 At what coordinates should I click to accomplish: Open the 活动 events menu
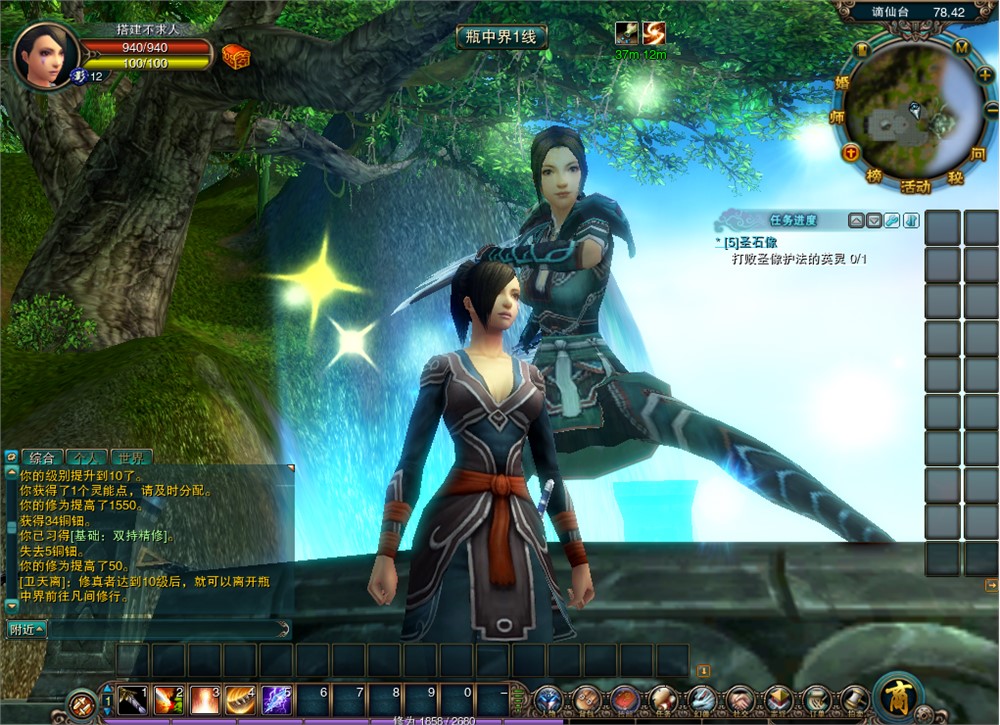pos(914,186)
